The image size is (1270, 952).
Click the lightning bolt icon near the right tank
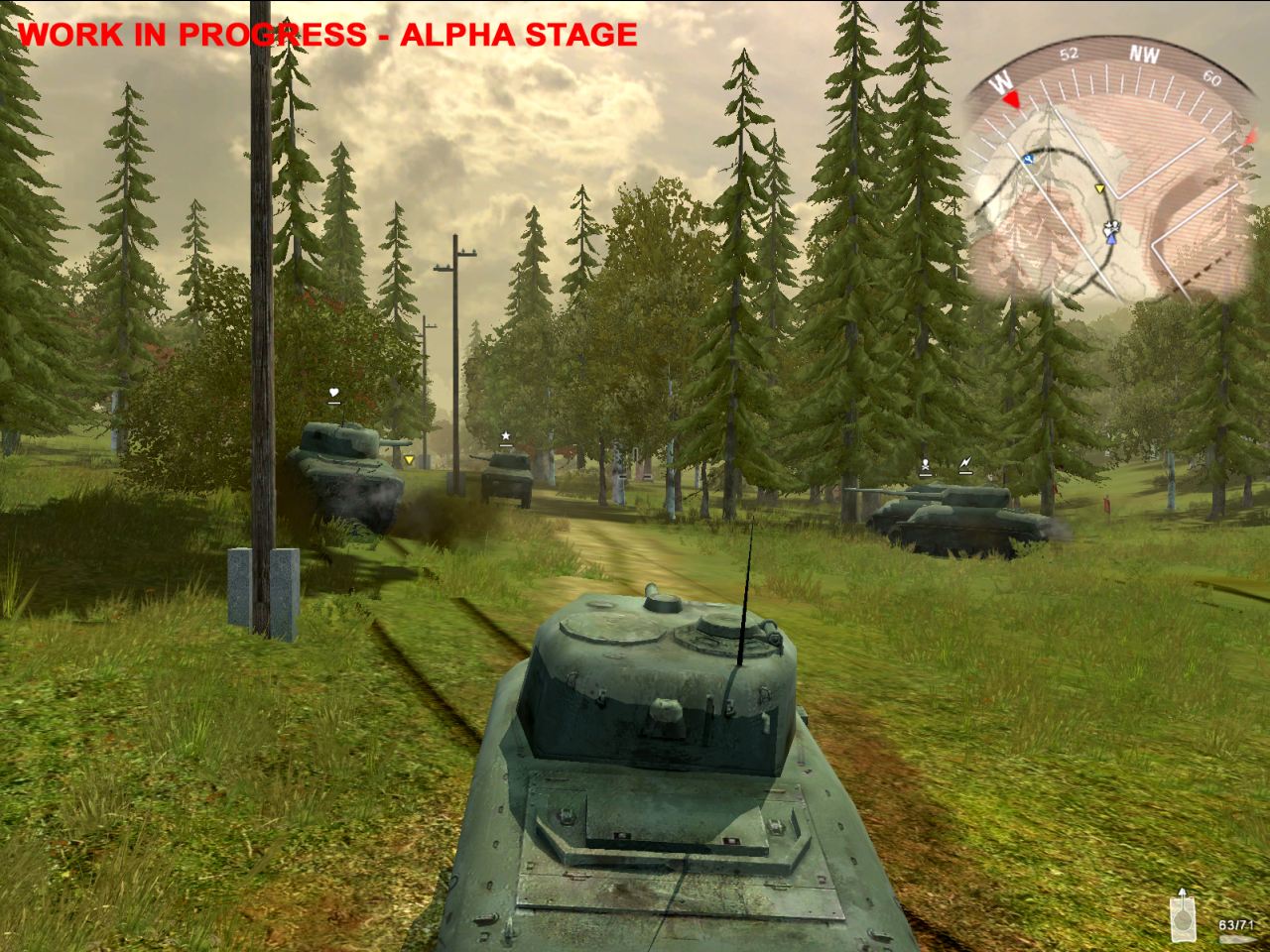pyautogui.click(x=963, y=460)
